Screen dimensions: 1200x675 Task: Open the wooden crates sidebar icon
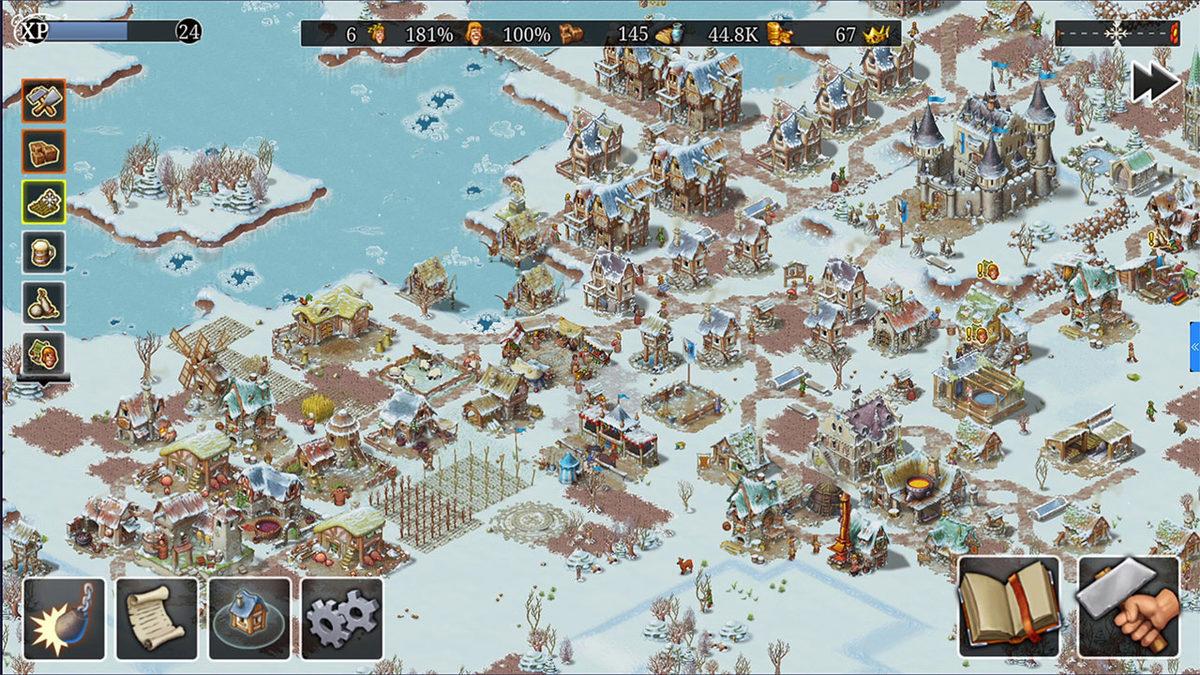pos(44,151)
